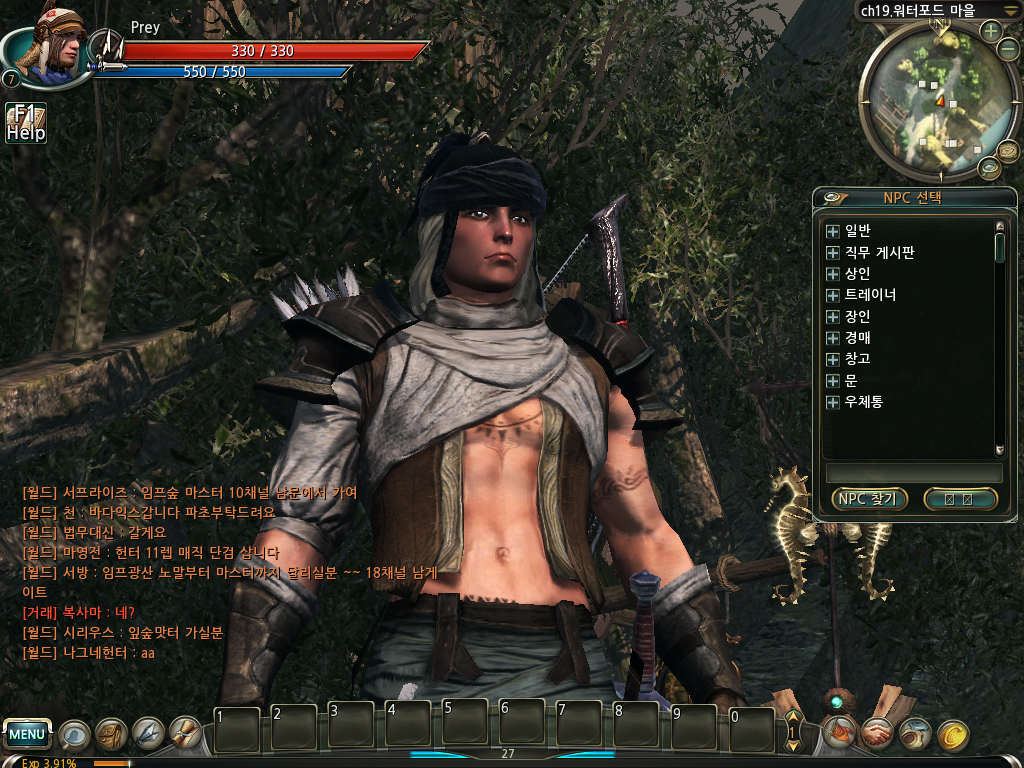
Task: Click the NPC 찾기 search button
Action: [x=869, y=499]
